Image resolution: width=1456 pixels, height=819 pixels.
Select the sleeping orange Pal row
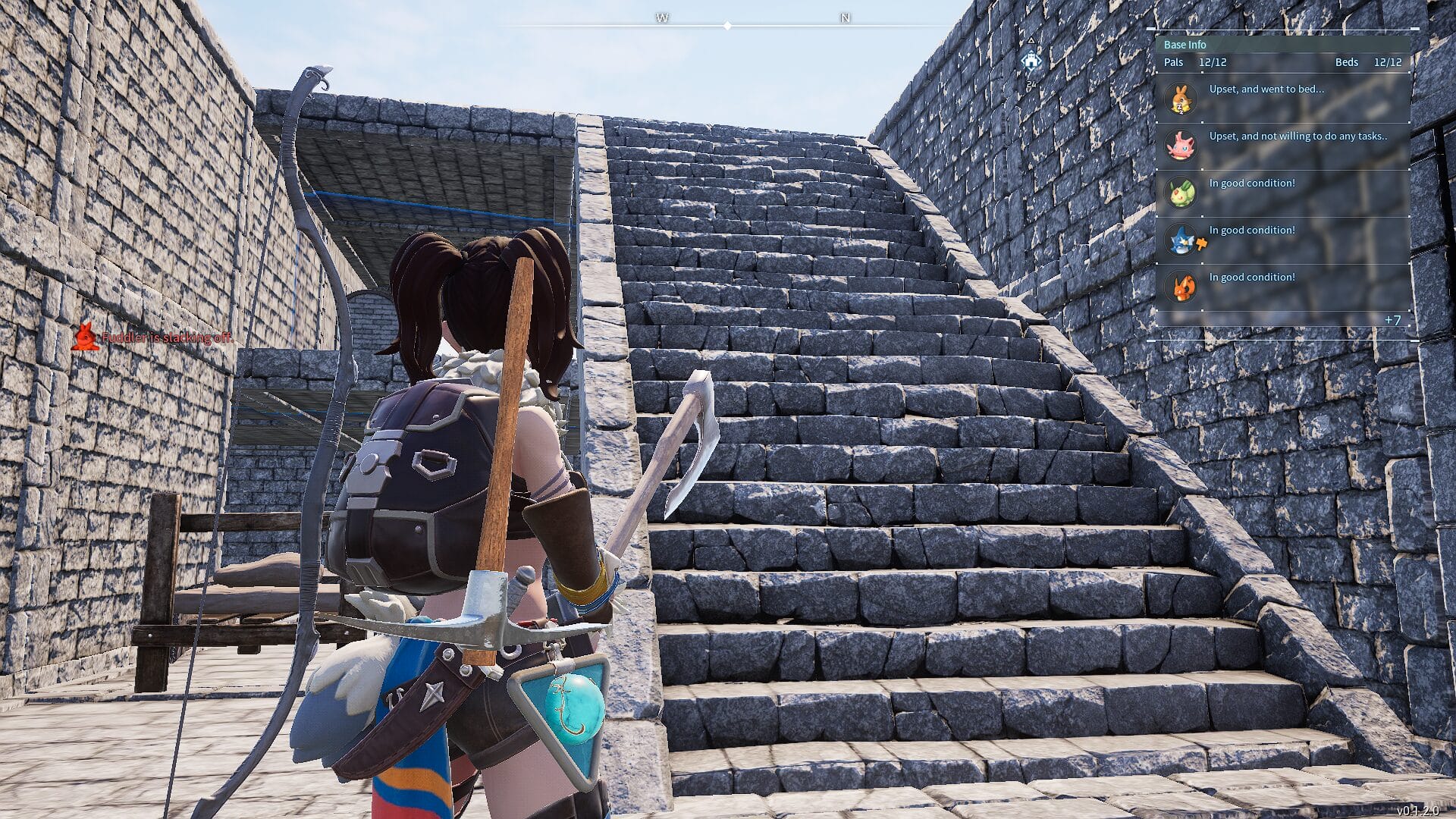1282,99
